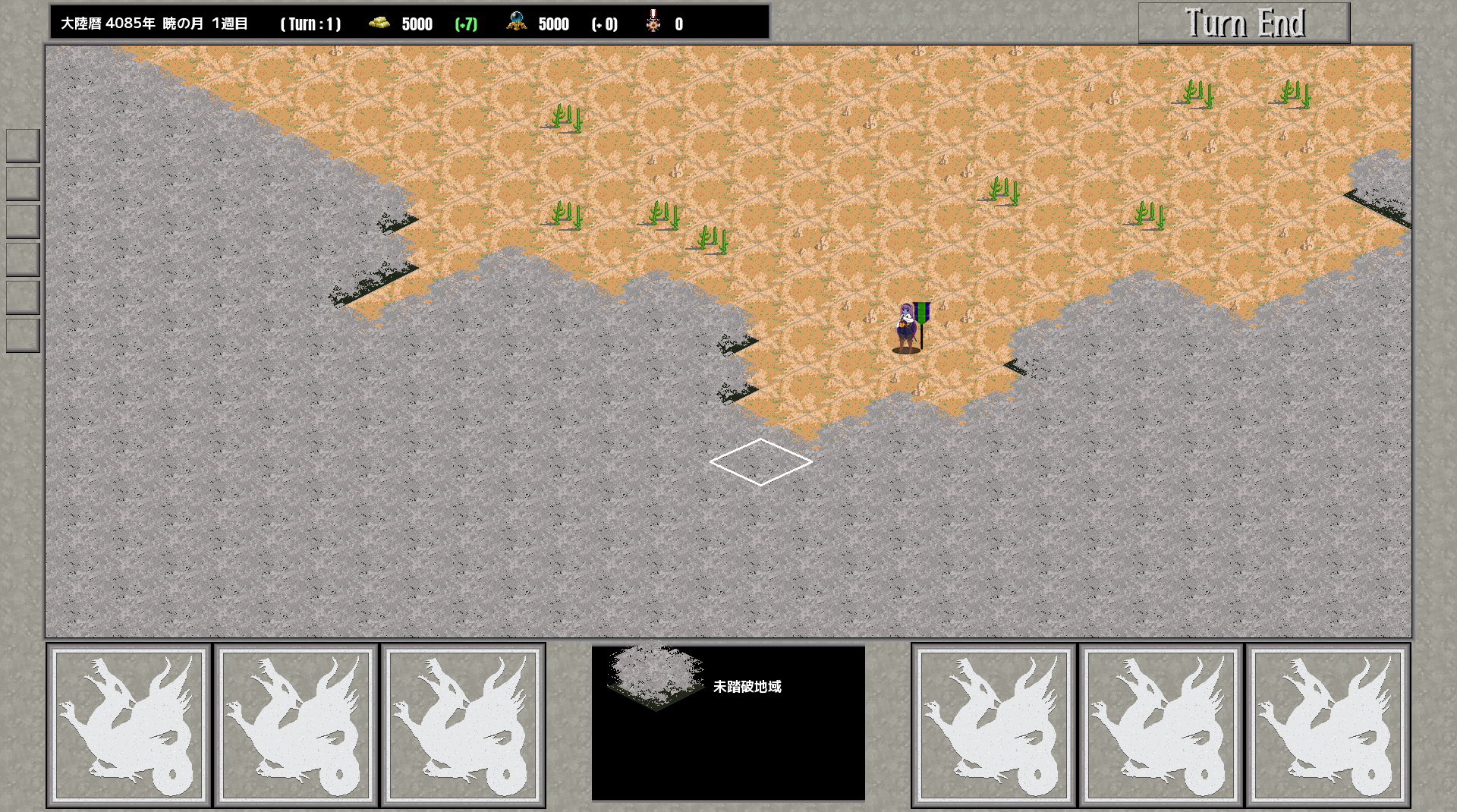
Task: Select the purple-haired unit carrying the flag
Action: pos(908,328)
